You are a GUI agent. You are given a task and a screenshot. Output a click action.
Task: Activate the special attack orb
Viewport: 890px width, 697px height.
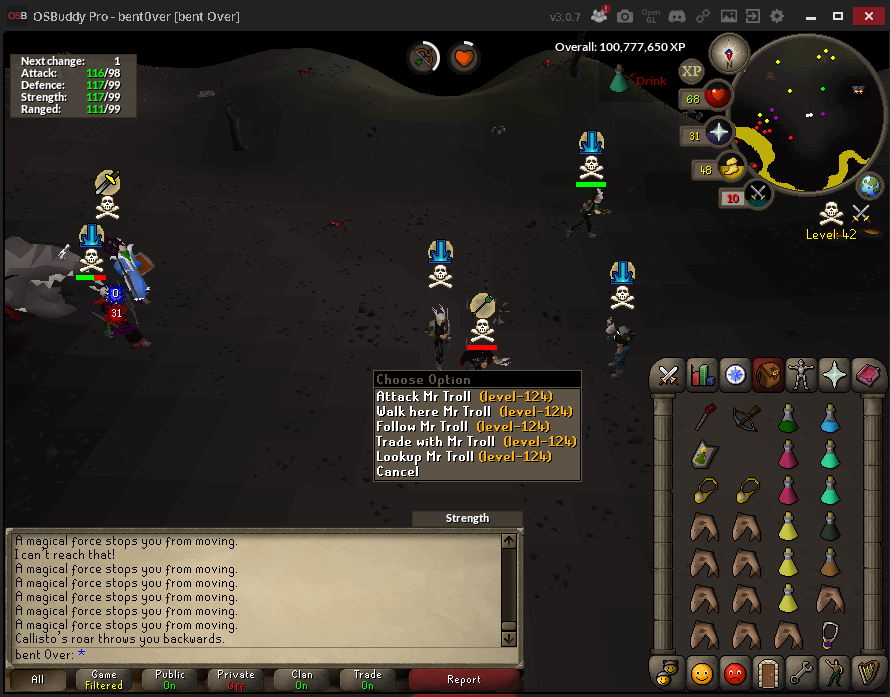pyautogui.click(x=757, y=194)
